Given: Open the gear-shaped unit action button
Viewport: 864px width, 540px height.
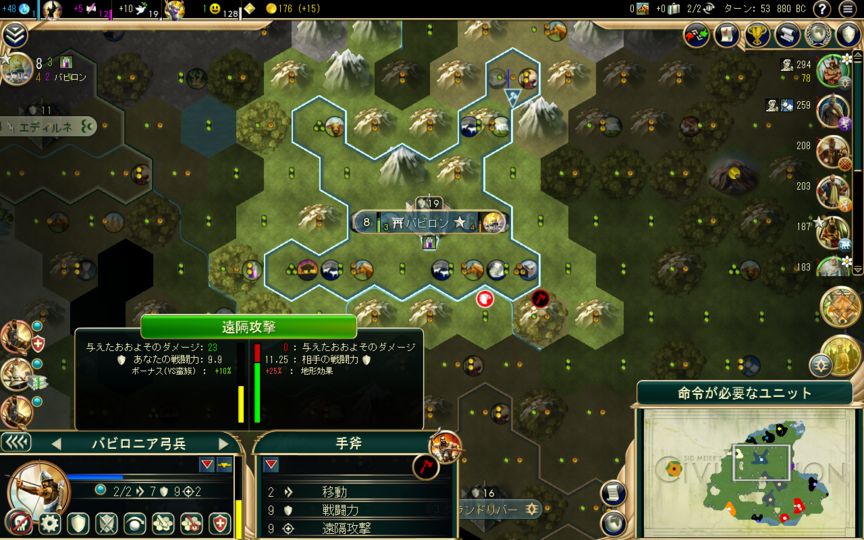Looking at the screenshot, I should [x=50, y=523].
